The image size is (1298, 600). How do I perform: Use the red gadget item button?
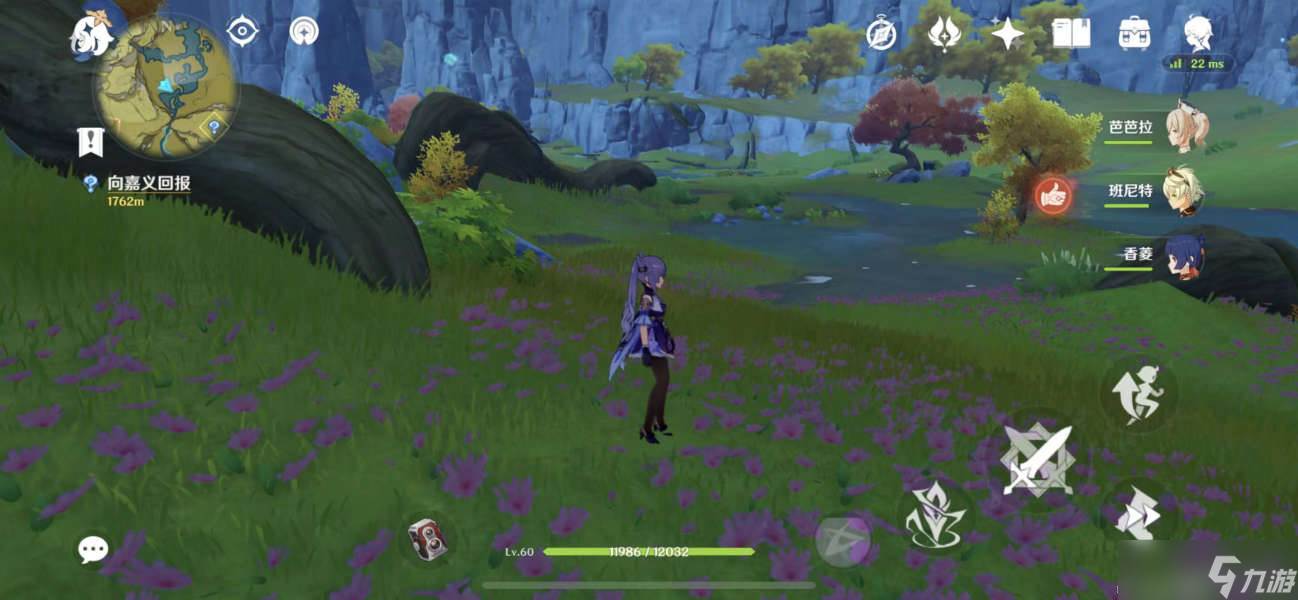(427, 540)
